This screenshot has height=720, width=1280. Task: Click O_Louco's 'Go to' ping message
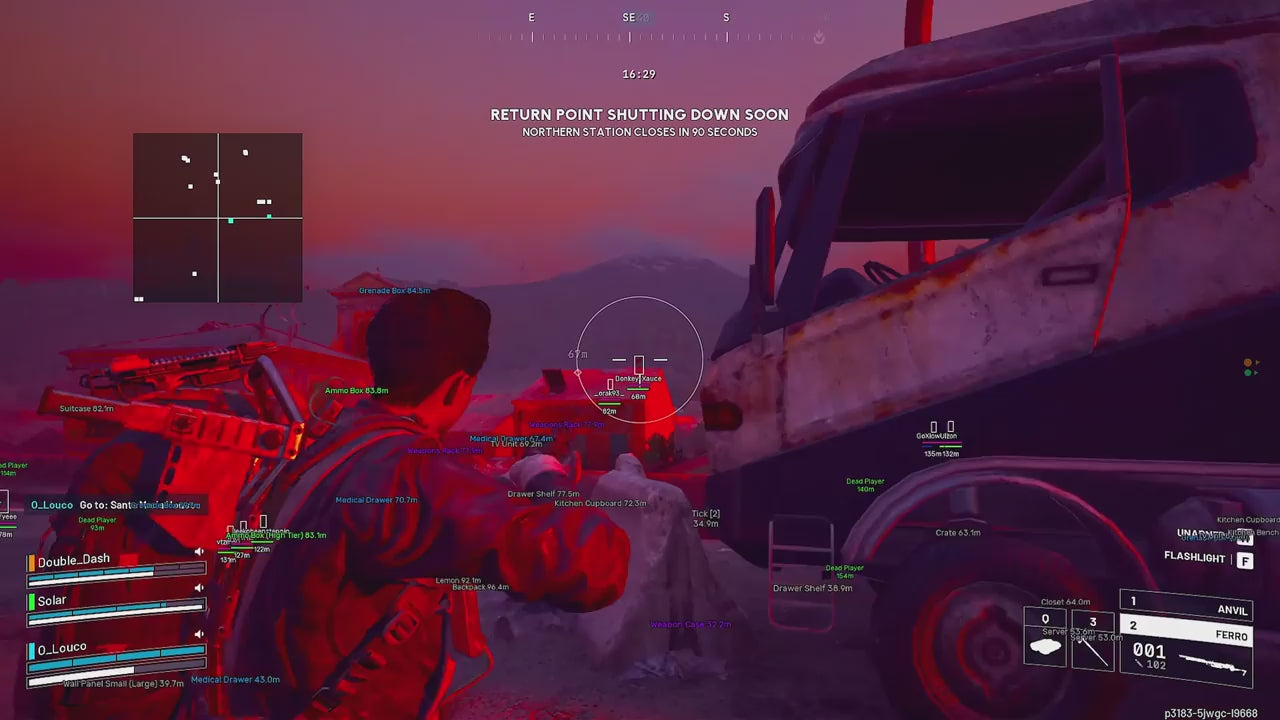point(115,505)
